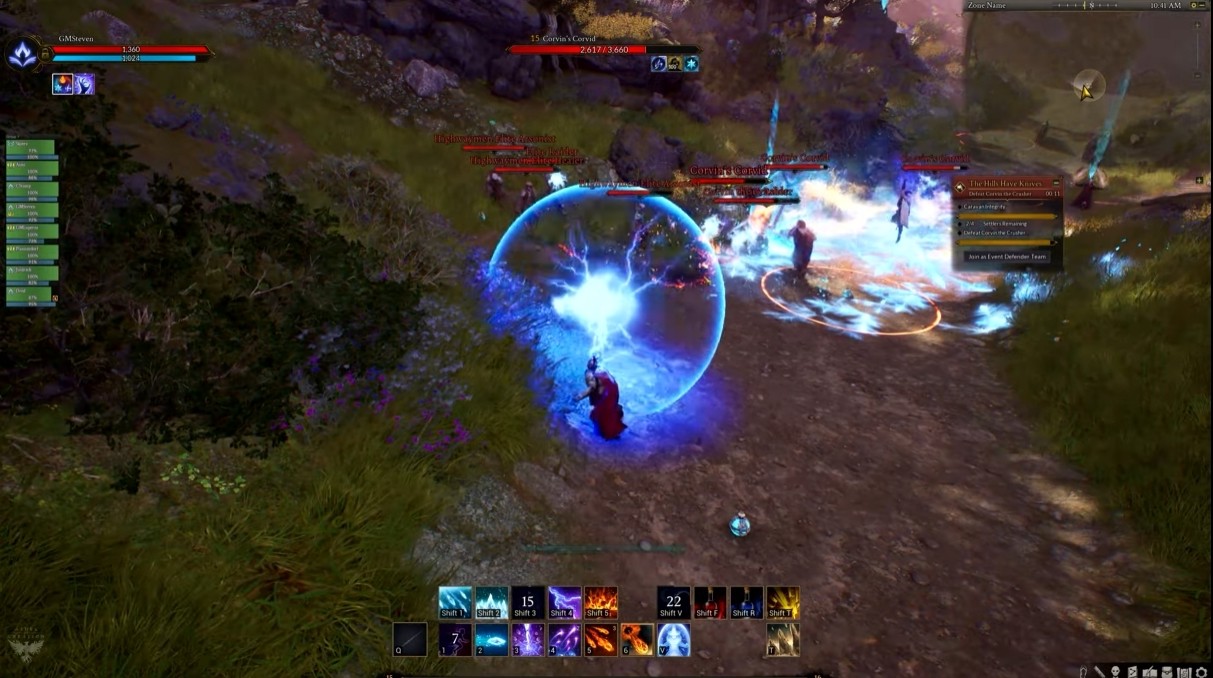Fire the arcane missiles skill in slot 4
Viewport: 1213px width, 678px height.
564,639
